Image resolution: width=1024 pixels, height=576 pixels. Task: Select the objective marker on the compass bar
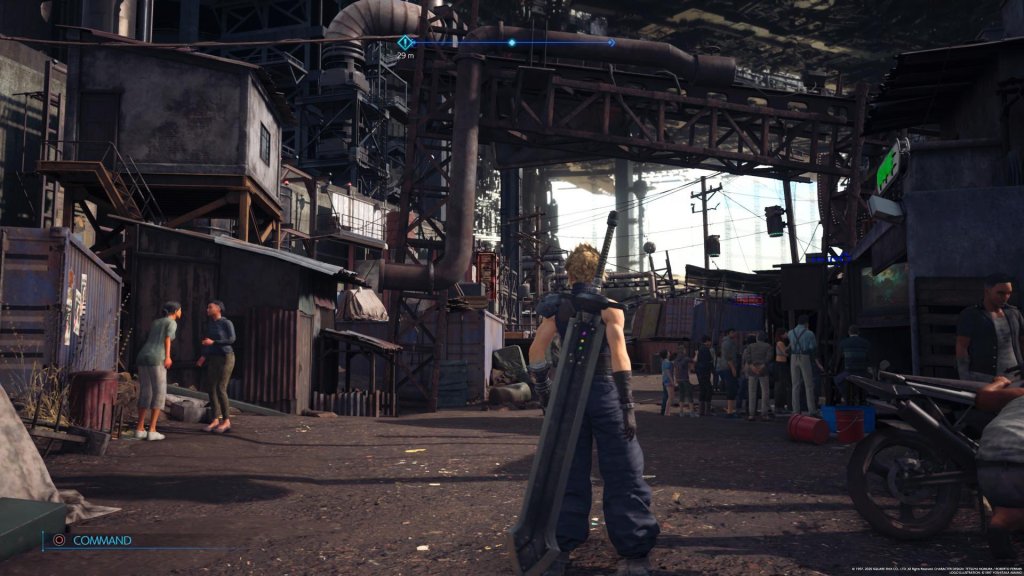click(x=405, y=43)
